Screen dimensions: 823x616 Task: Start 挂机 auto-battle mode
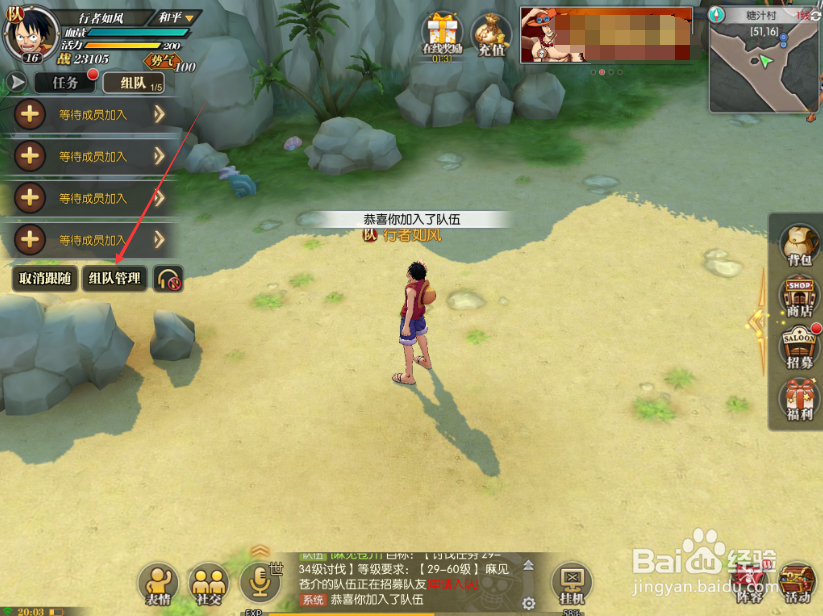(572, 583)
